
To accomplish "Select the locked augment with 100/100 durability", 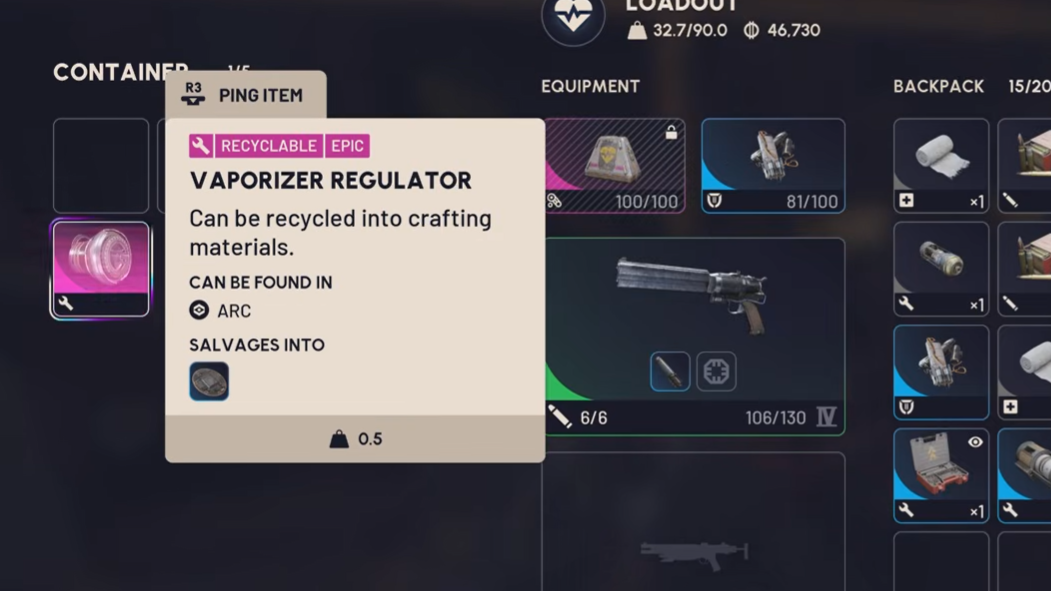I will pyautogui.click(x=614, y=165).
